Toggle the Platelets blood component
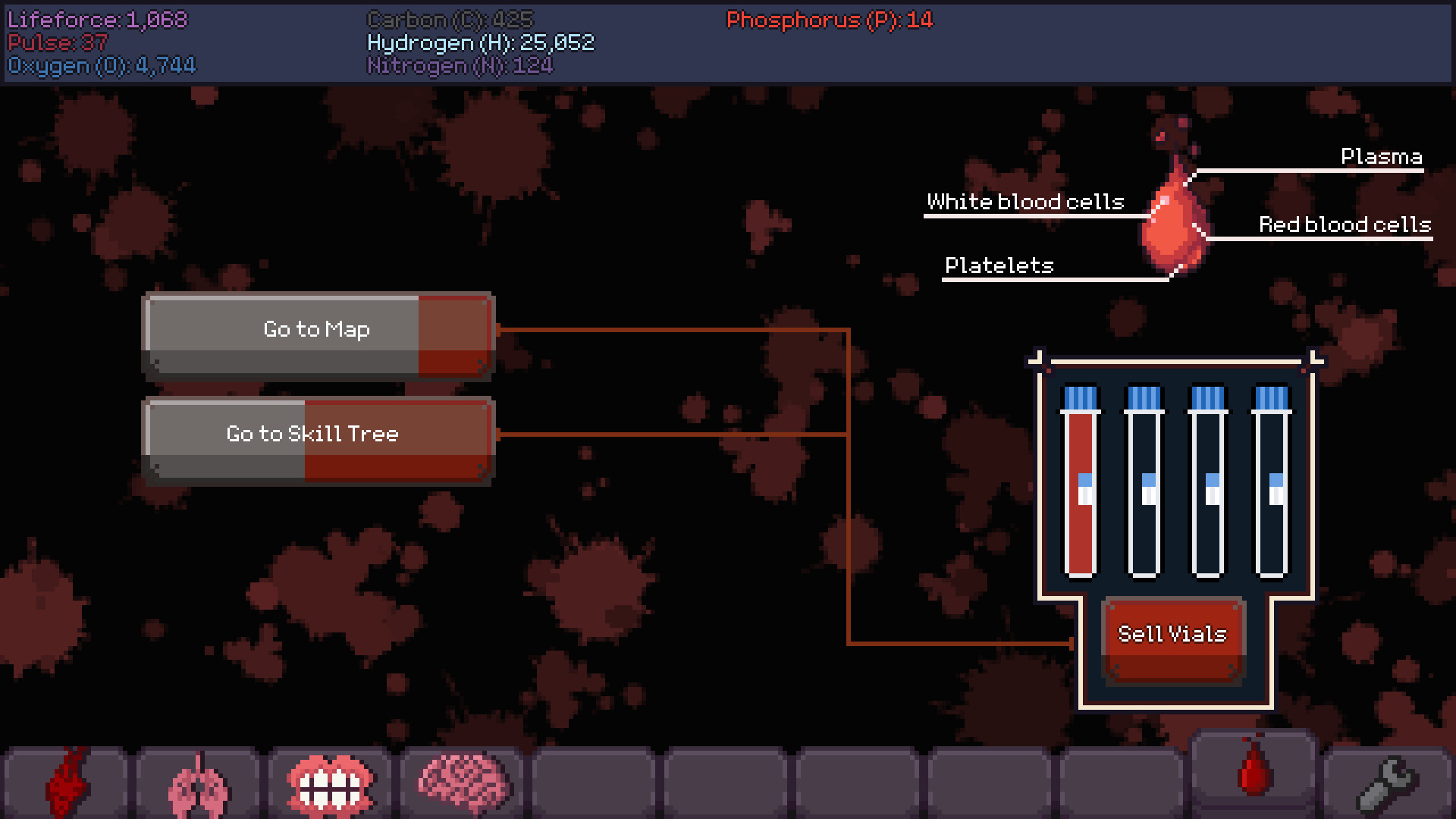The image size is (1456, 819). pyautogui.click(x=999, y=266)
